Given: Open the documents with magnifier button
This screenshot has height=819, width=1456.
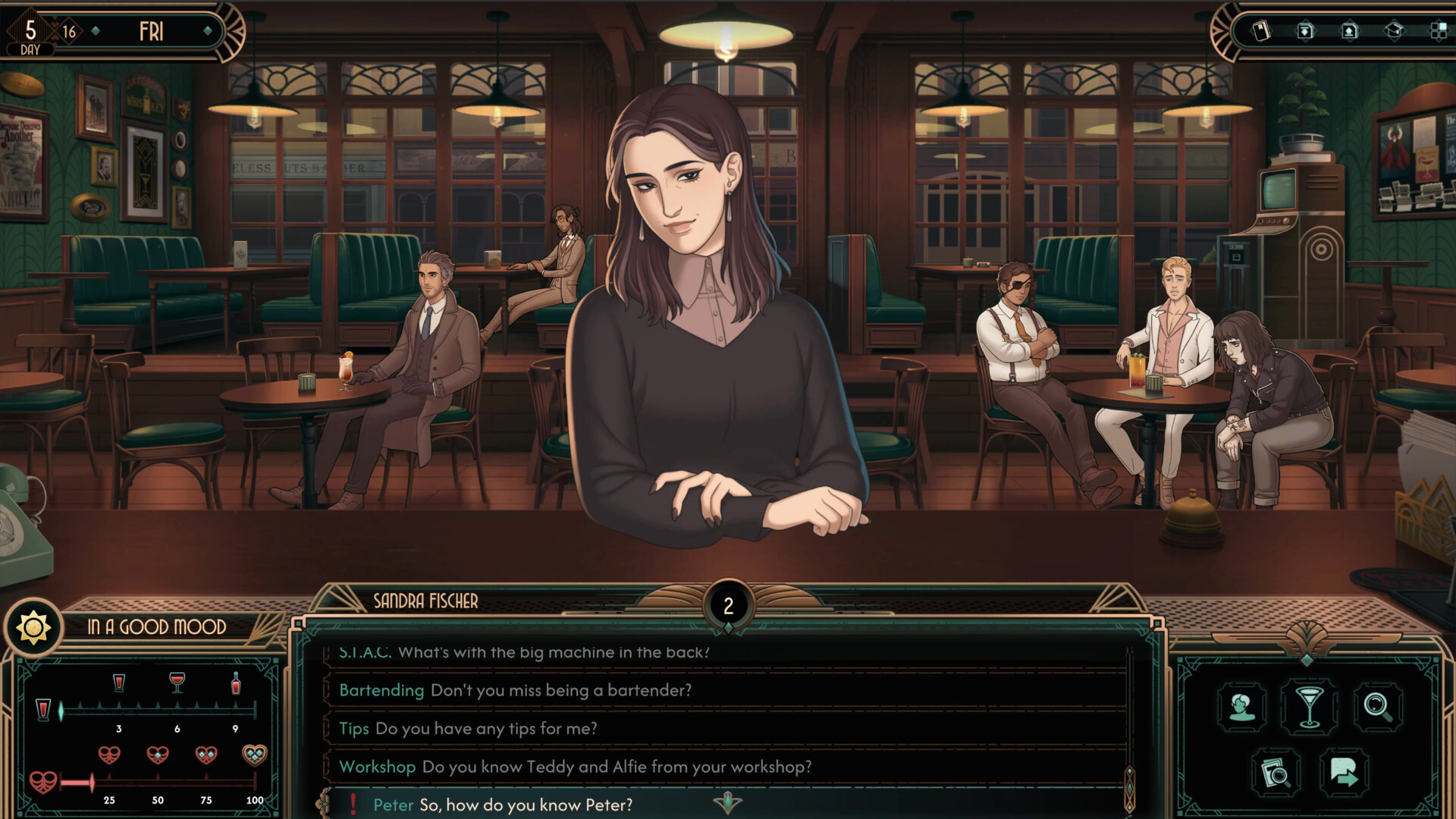Looking at the screenshot, I should [x=1276, y=773].
